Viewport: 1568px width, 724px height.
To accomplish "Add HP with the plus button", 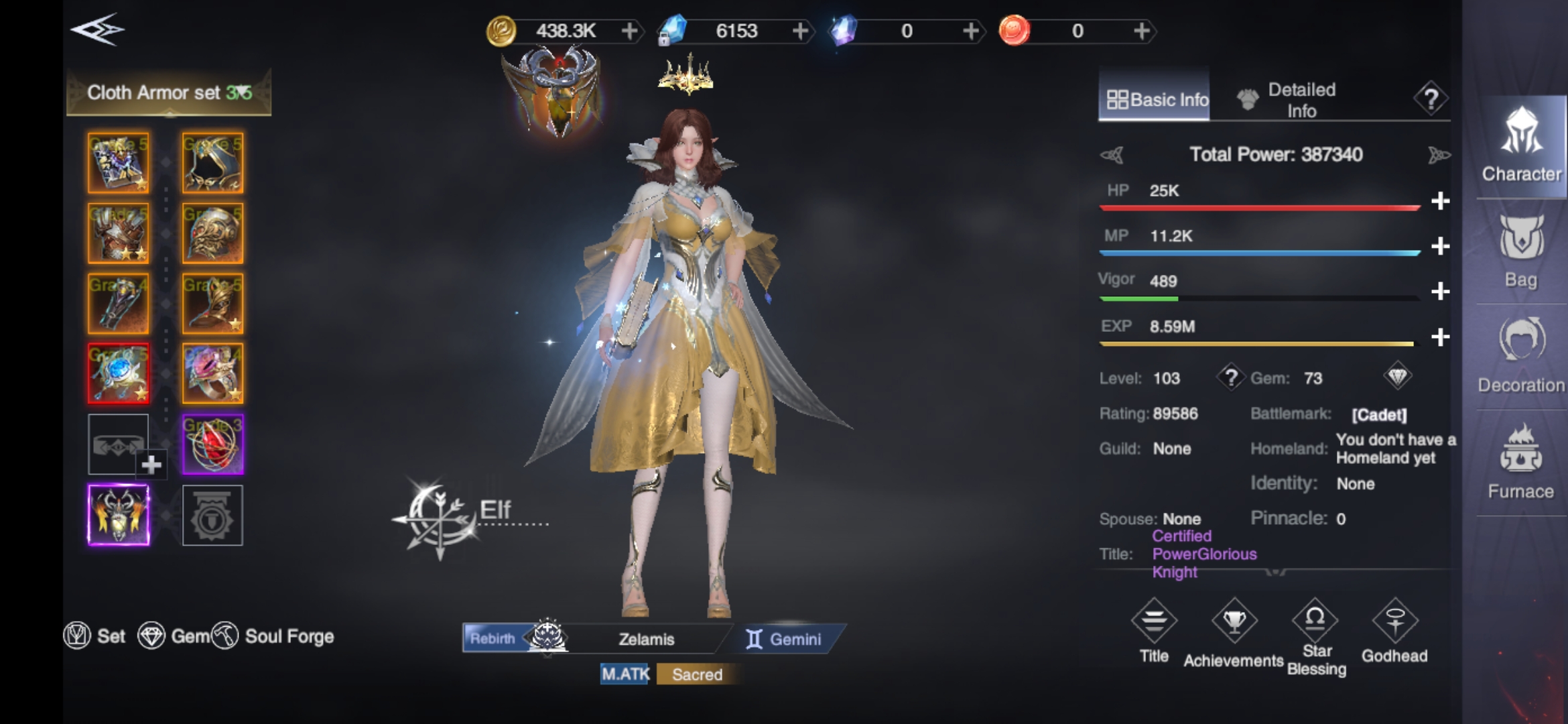I will [x=1440, y=200].
